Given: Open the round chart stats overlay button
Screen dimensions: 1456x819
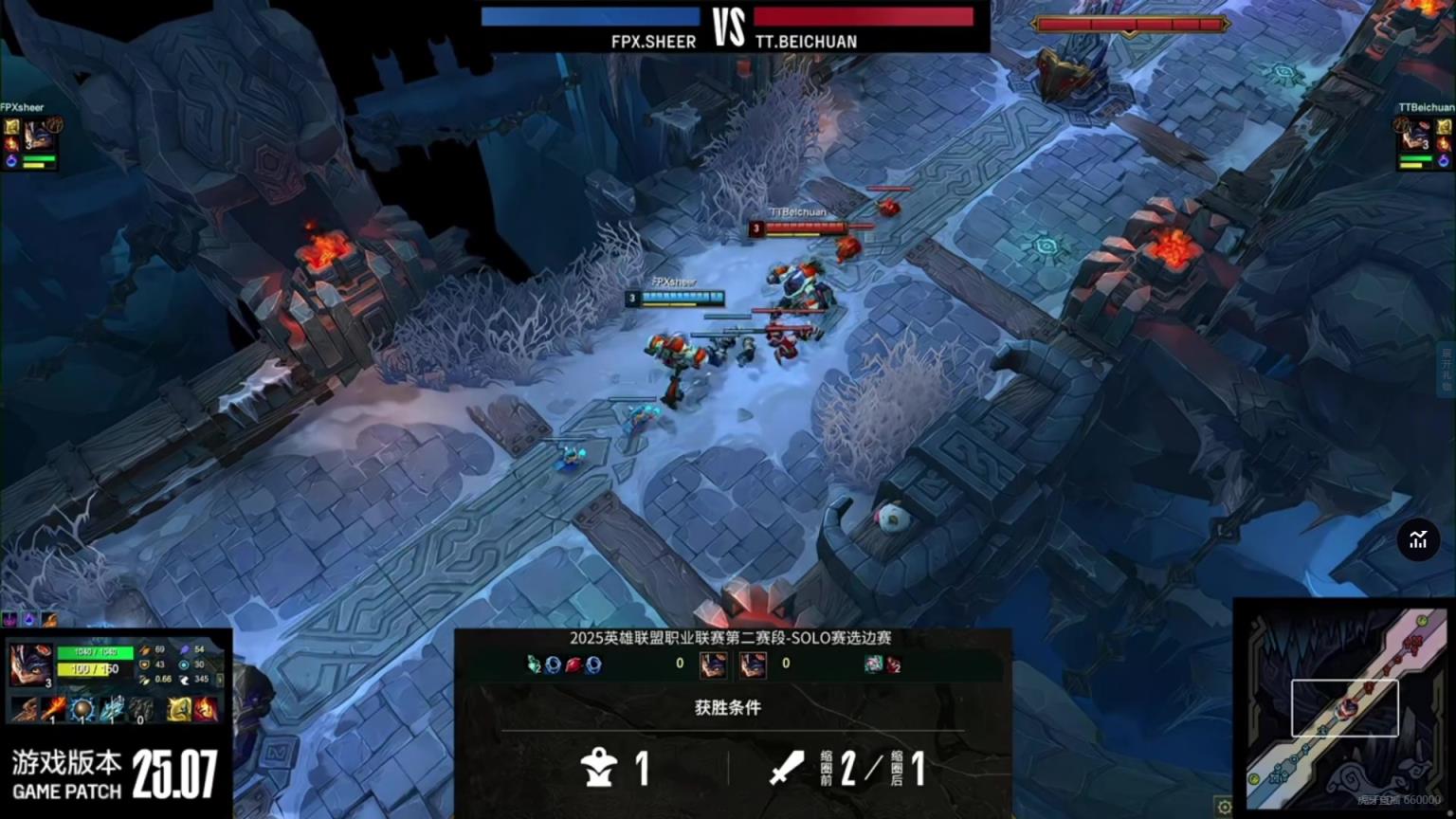Looking at the screenshot, I should coord(1418,540).
